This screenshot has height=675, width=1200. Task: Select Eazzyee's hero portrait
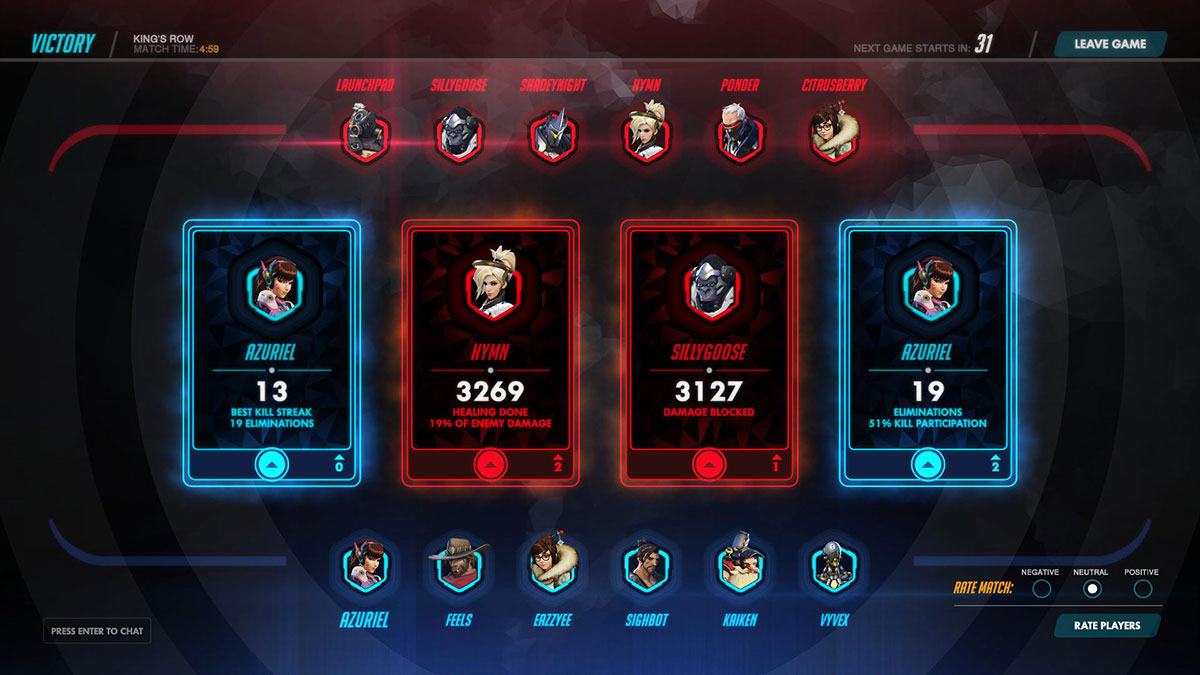552,568
